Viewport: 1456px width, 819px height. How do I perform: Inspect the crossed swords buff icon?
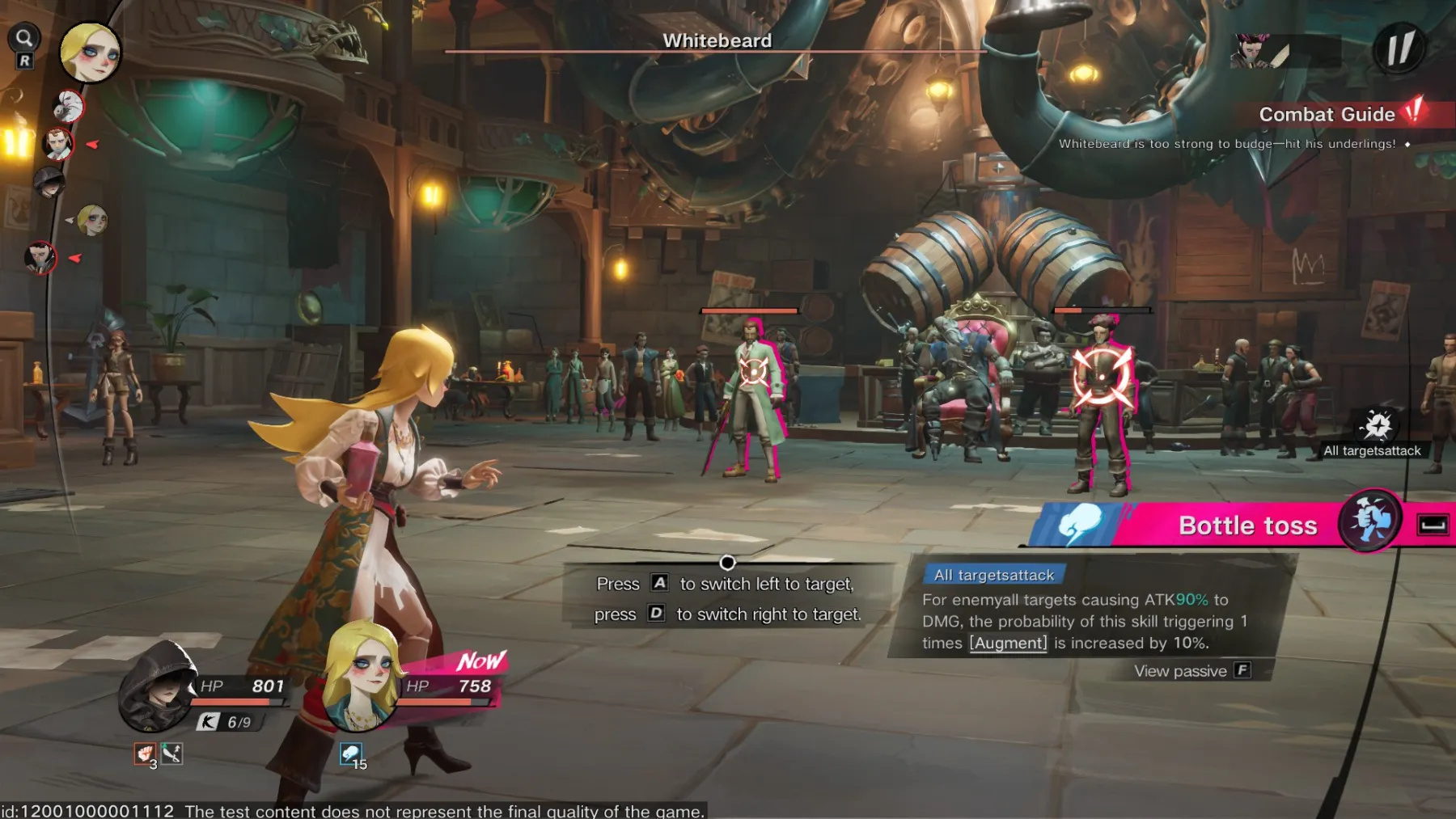click(171, 754)
